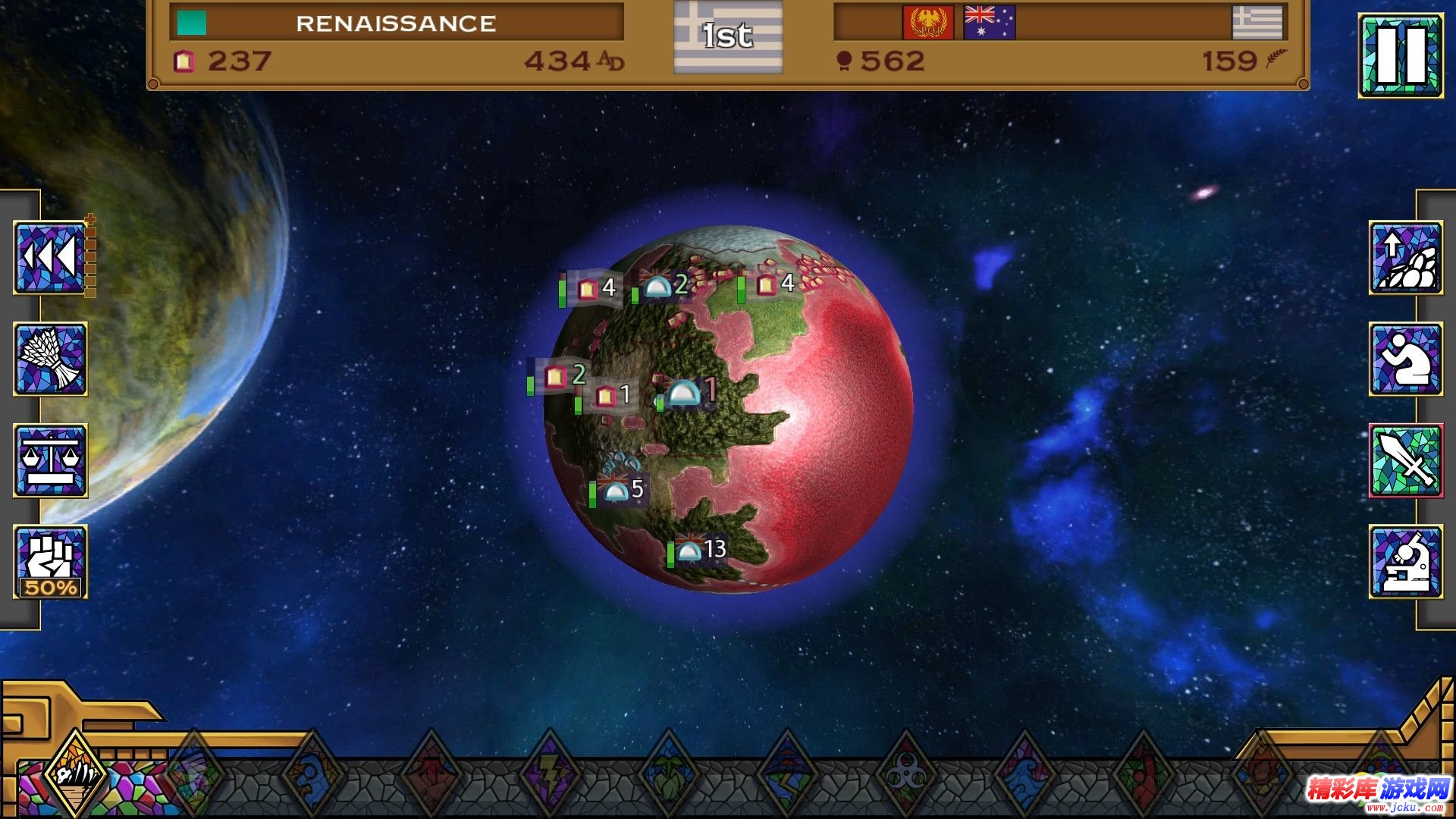Select the kneeling prayer figure icon

[x=1405, y=359]
